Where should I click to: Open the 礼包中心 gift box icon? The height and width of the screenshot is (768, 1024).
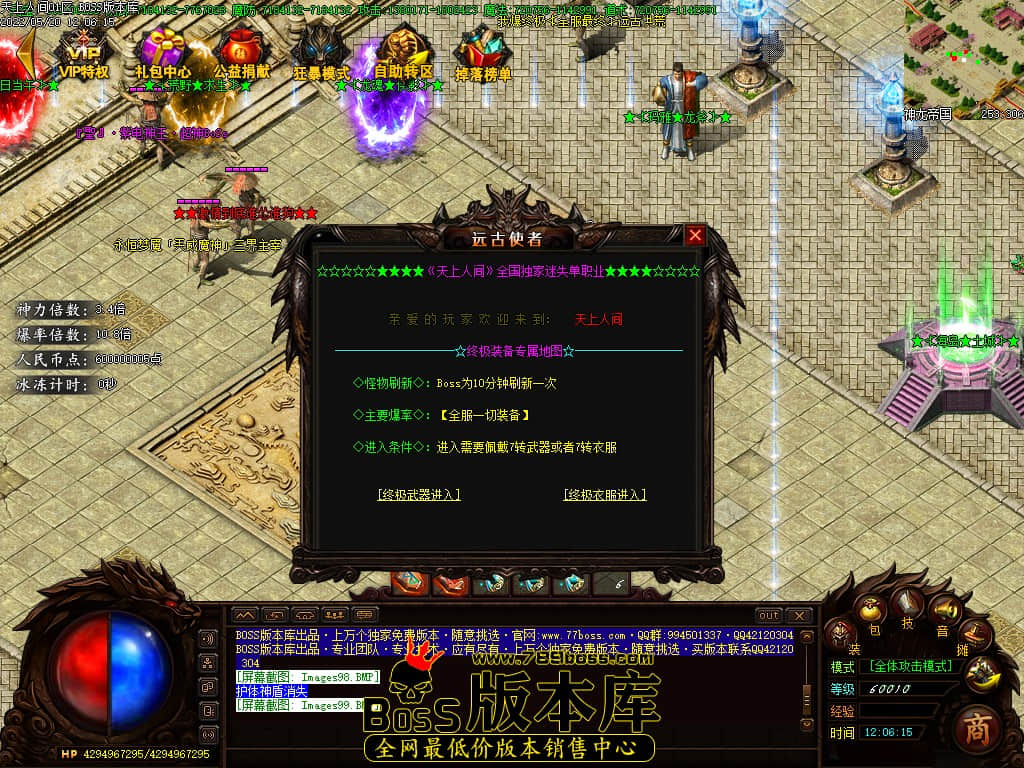(163, 55)
